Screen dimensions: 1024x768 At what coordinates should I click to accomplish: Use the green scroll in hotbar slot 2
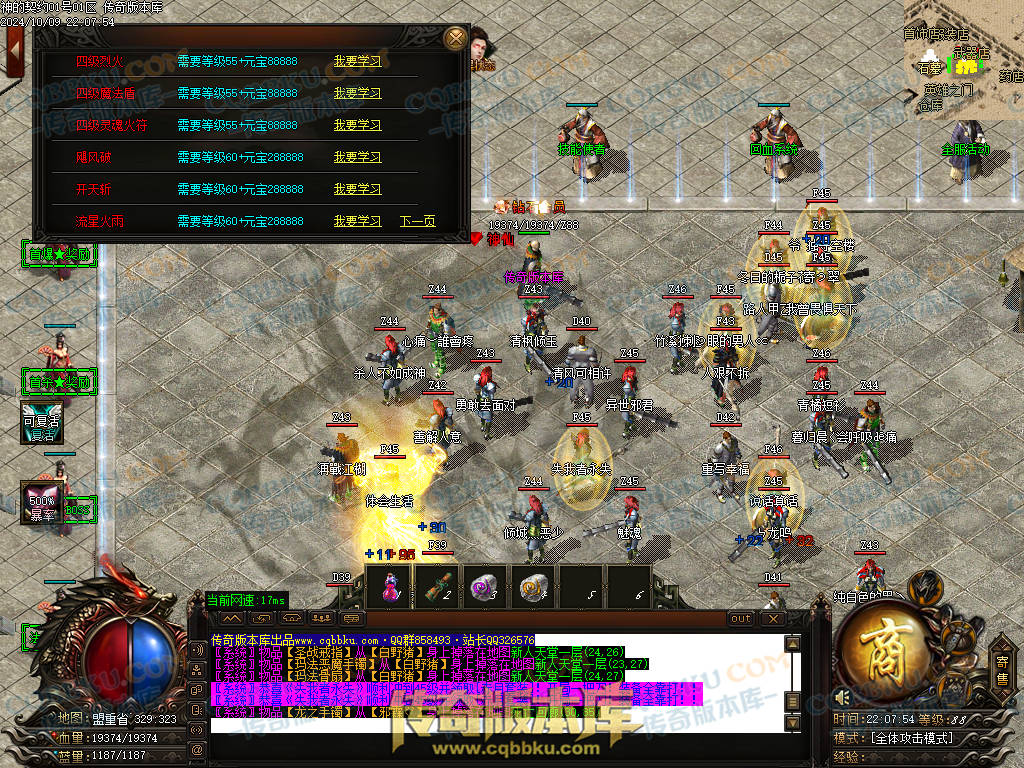click(437, 587)
